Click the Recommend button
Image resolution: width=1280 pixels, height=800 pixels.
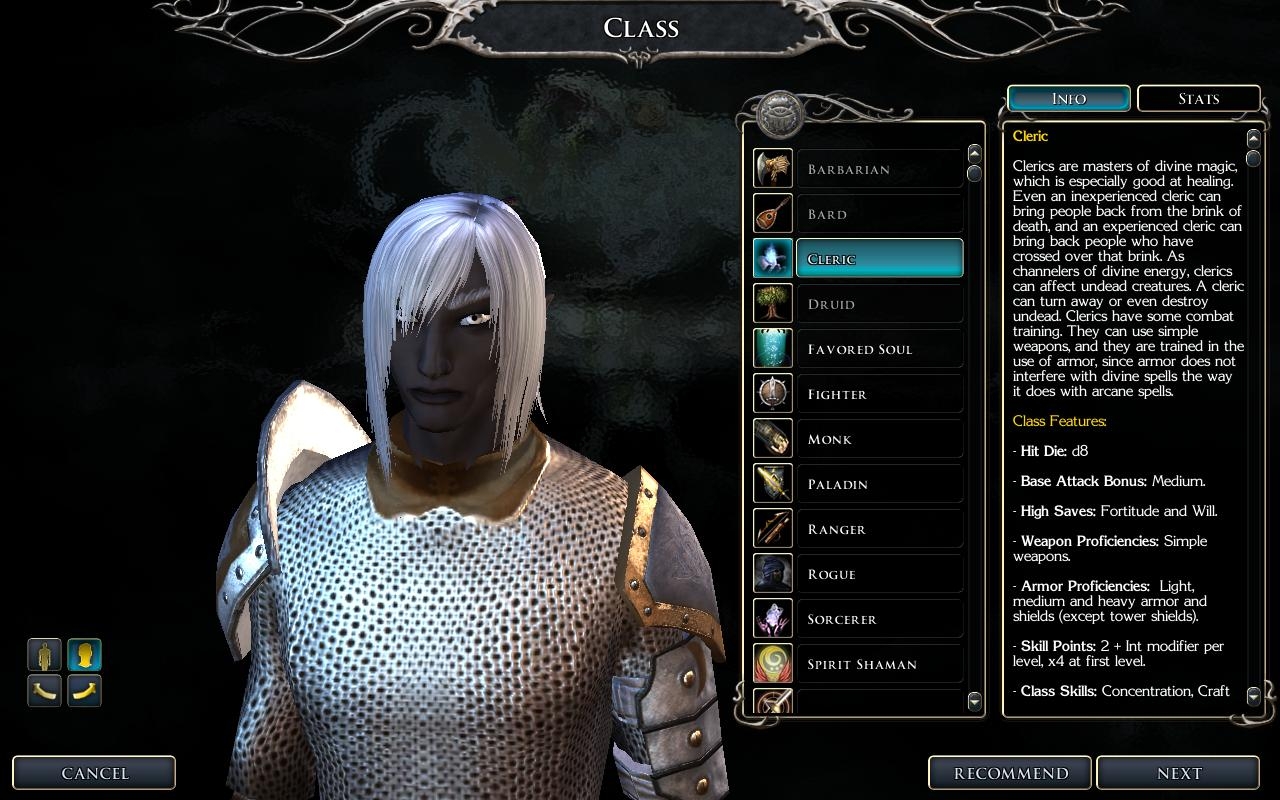(x=1011, y=773)
